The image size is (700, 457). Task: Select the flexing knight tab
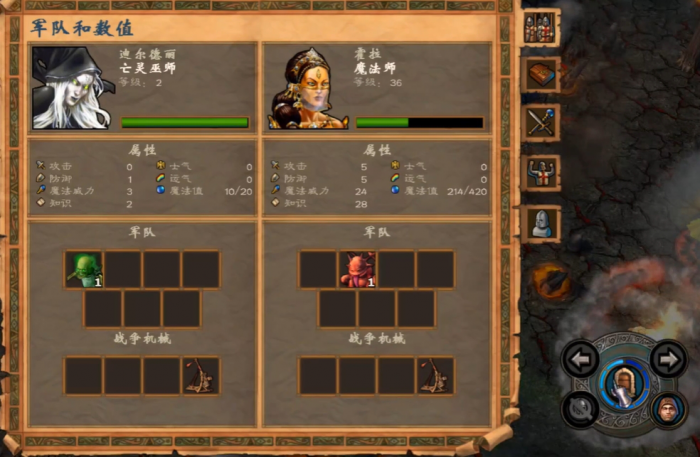point(541,173)
